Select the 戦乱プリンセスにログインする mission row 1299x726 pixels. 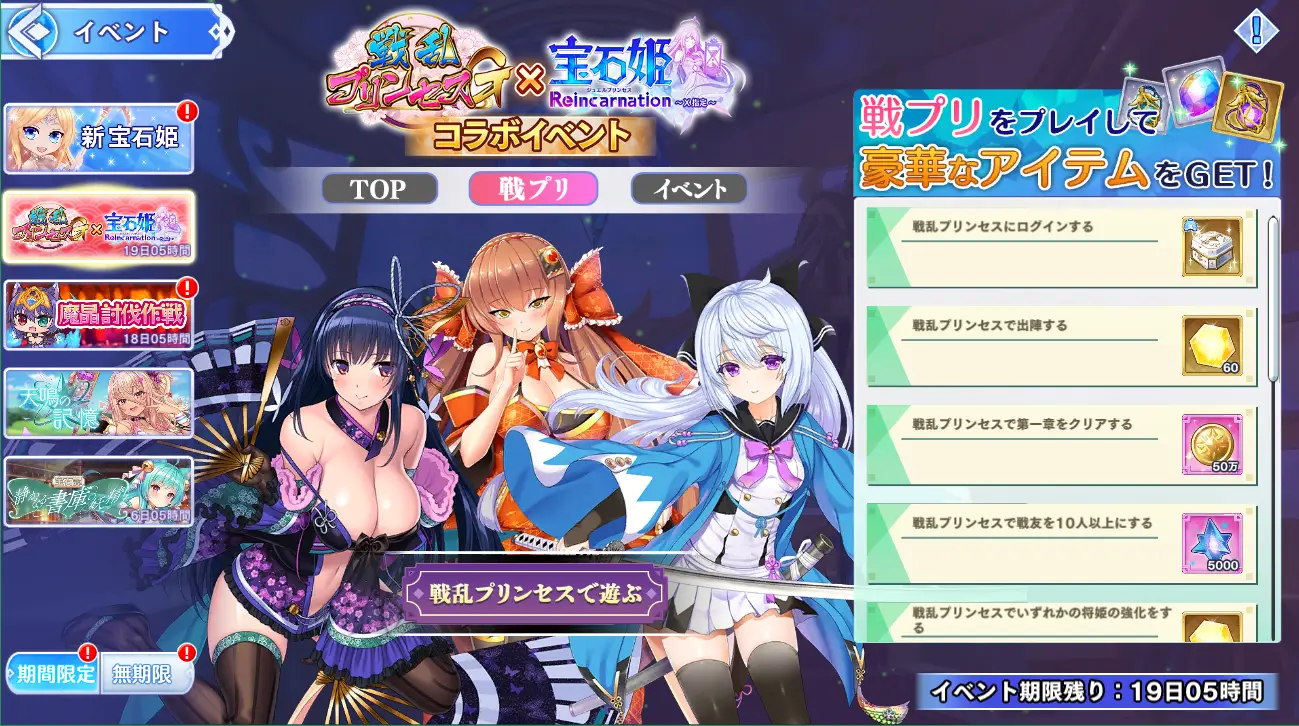[1030, 247]
